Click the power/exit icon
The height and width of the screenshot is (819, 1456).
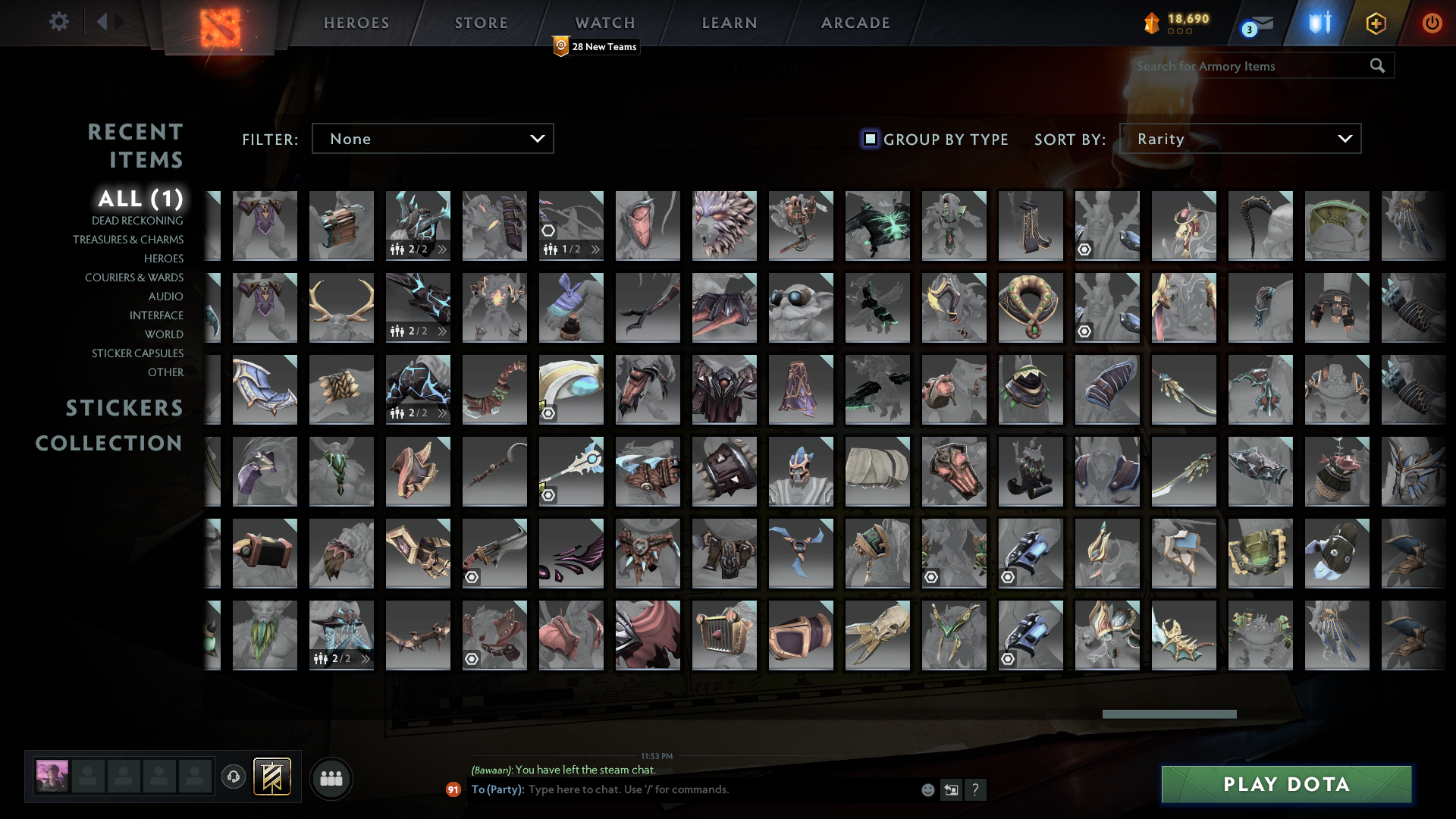(1432, 23)
